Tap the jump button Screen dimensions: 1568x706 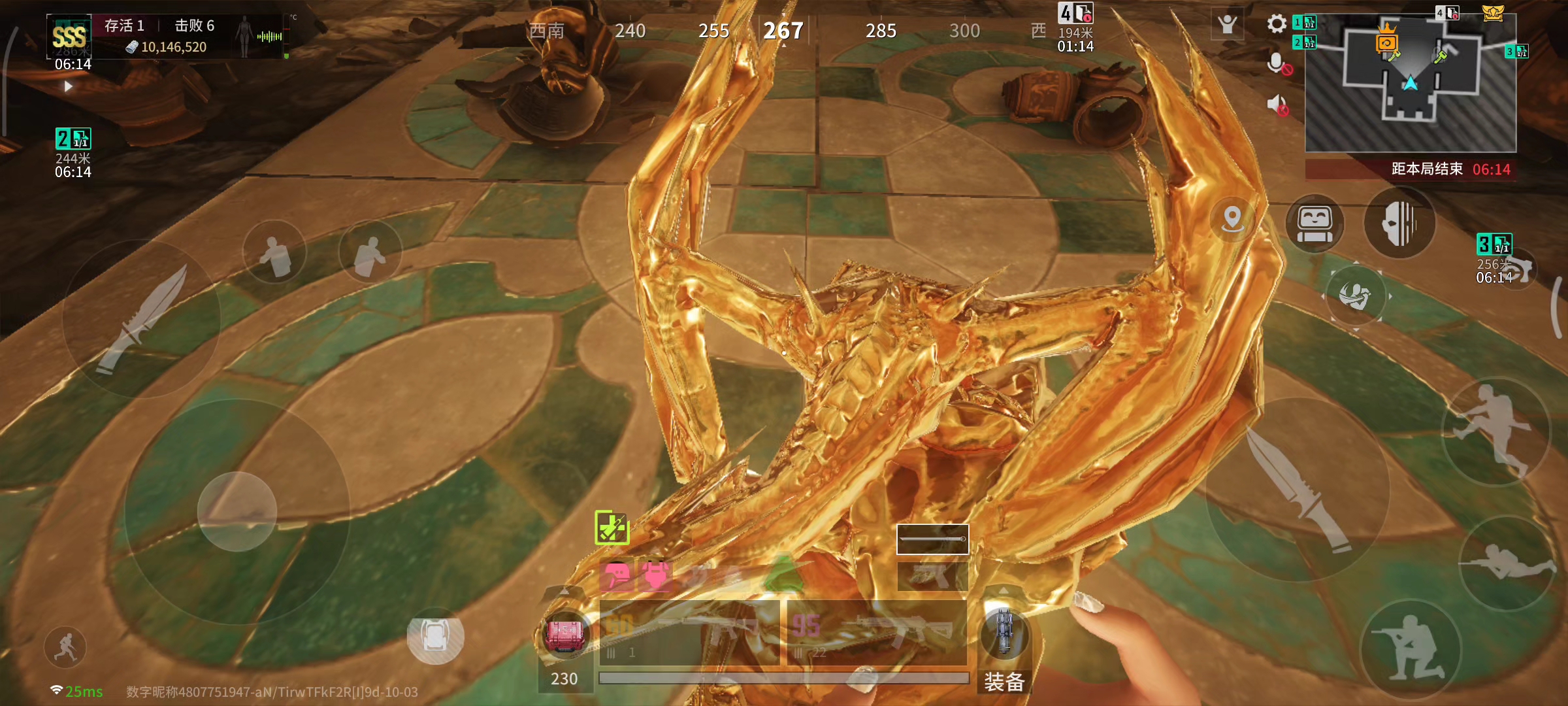pos(1495,430)
